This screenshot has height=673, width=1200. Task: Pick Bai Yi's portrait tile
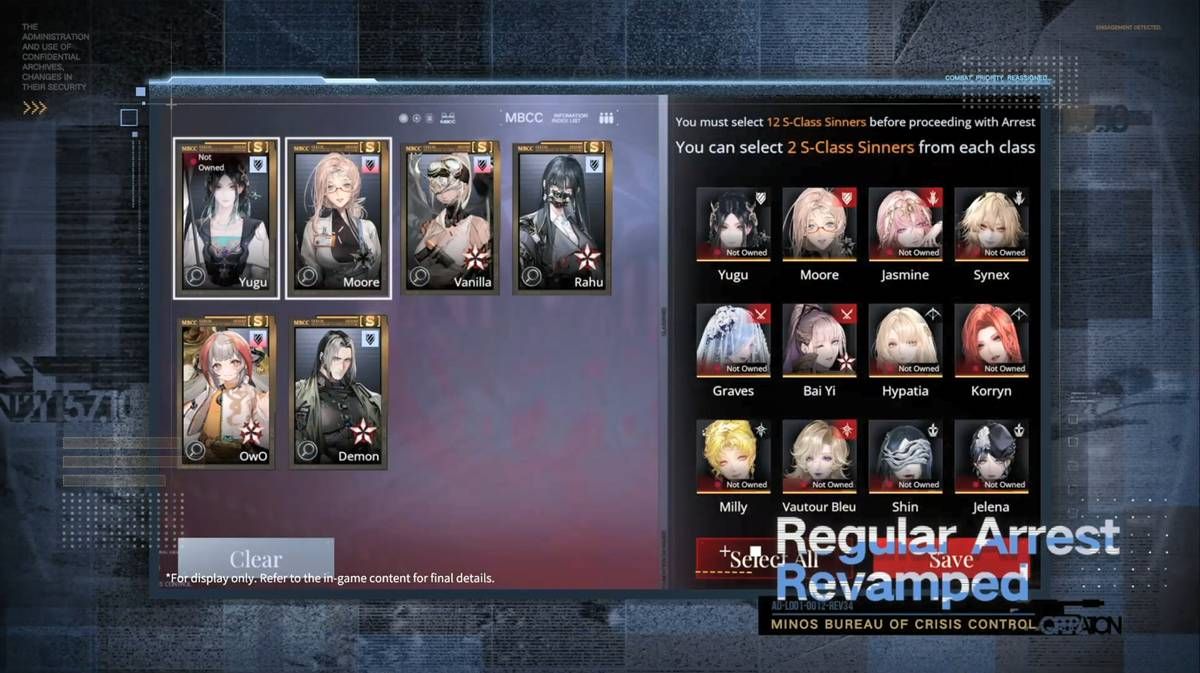[820, 339]
